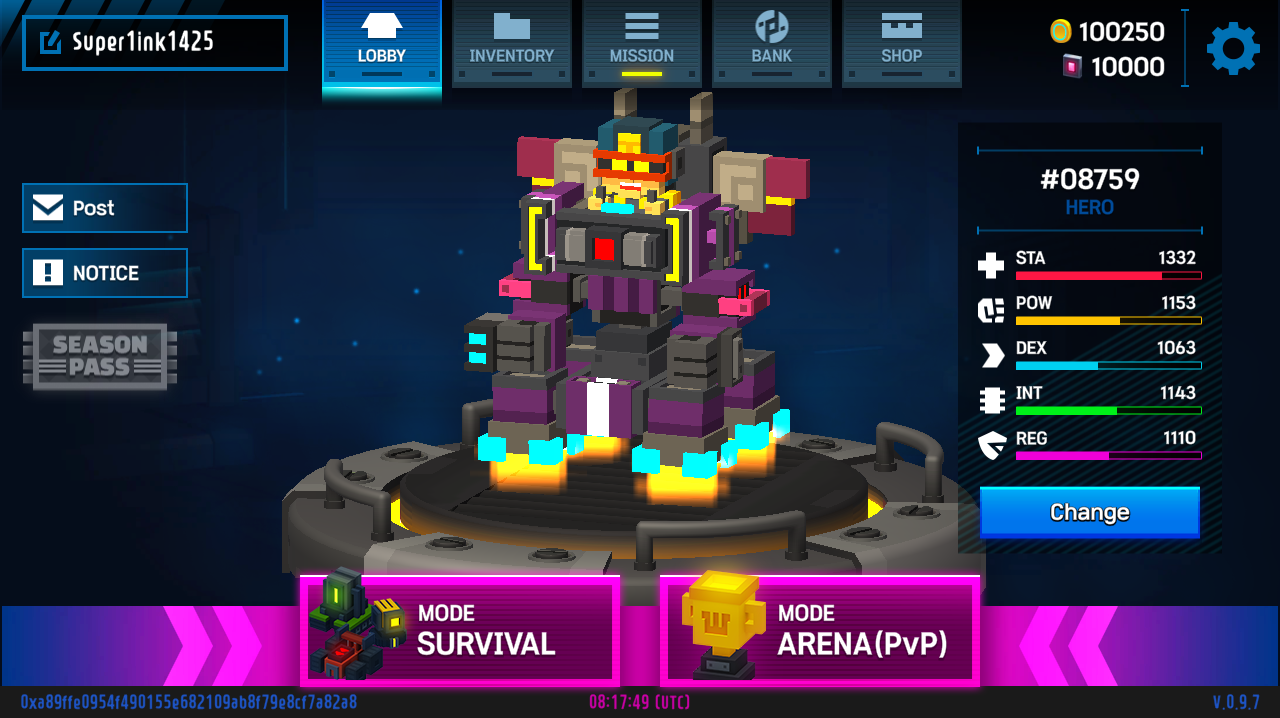Screen dimensions: 1280x718
Task: Switch to the Lobby tab
Action: 381,43
